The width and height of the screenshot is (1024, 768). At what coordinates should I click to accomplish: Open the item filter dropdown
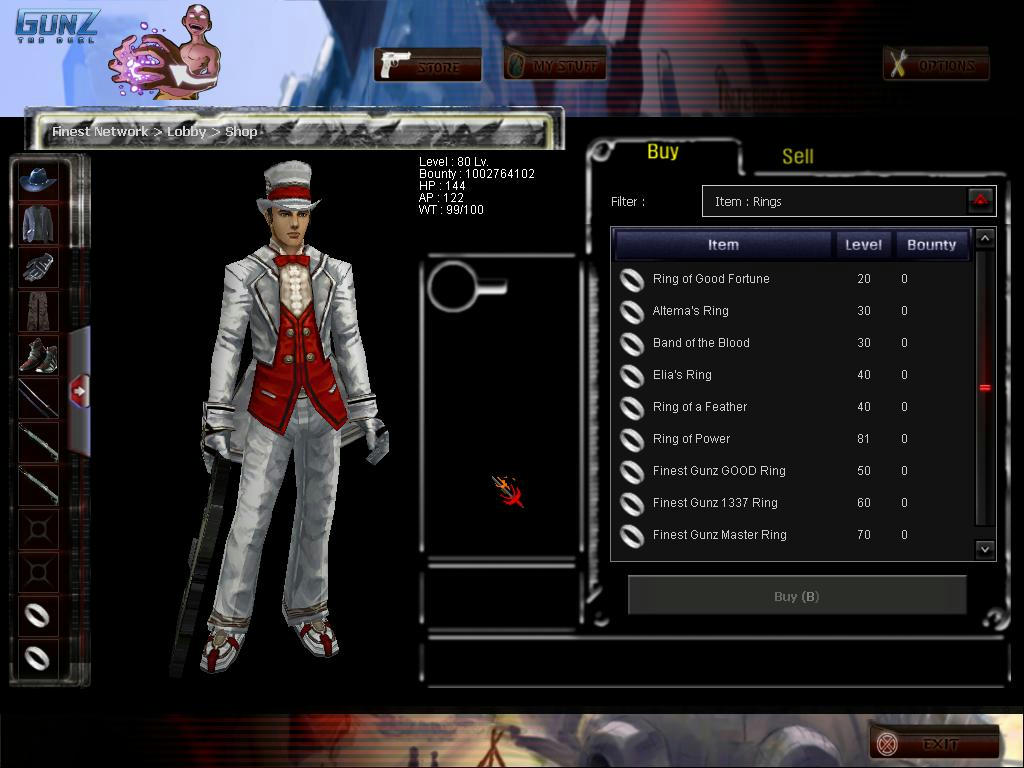(x=980, y=201)
